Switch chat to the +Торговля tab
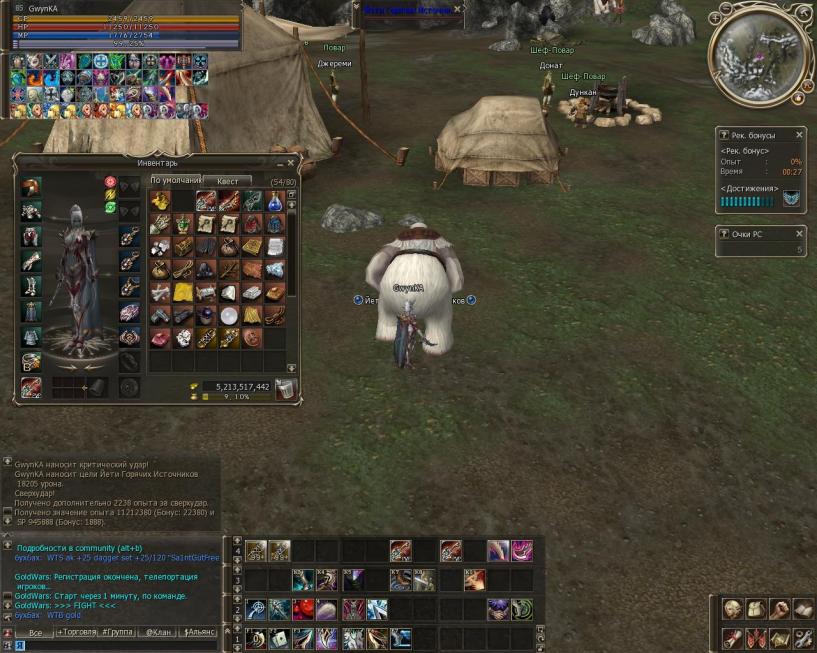The image size is (817, 653). click(78, 632)
